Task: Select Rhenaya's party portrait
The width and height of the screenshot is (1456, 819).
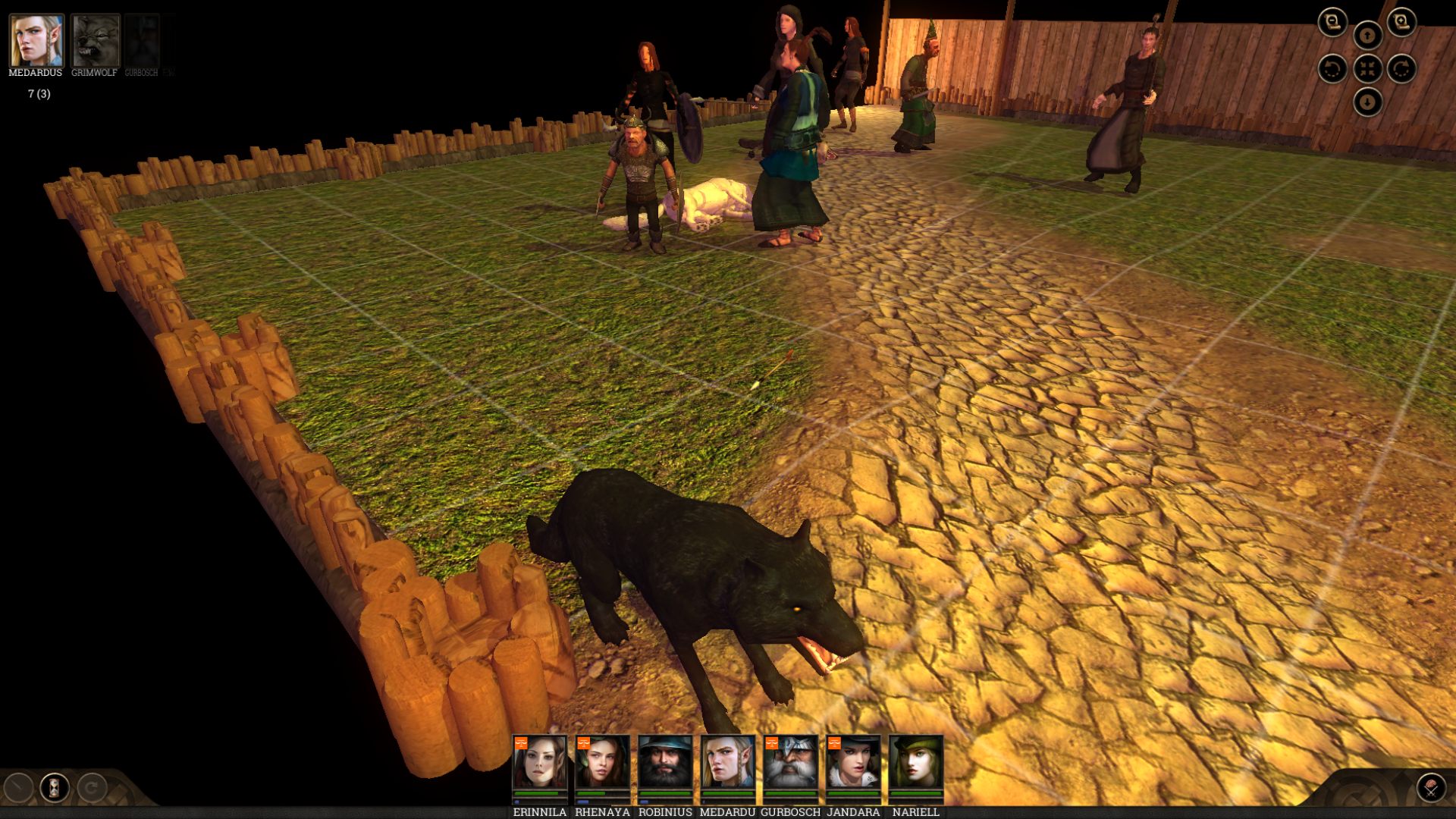Action: click(602, 763)
